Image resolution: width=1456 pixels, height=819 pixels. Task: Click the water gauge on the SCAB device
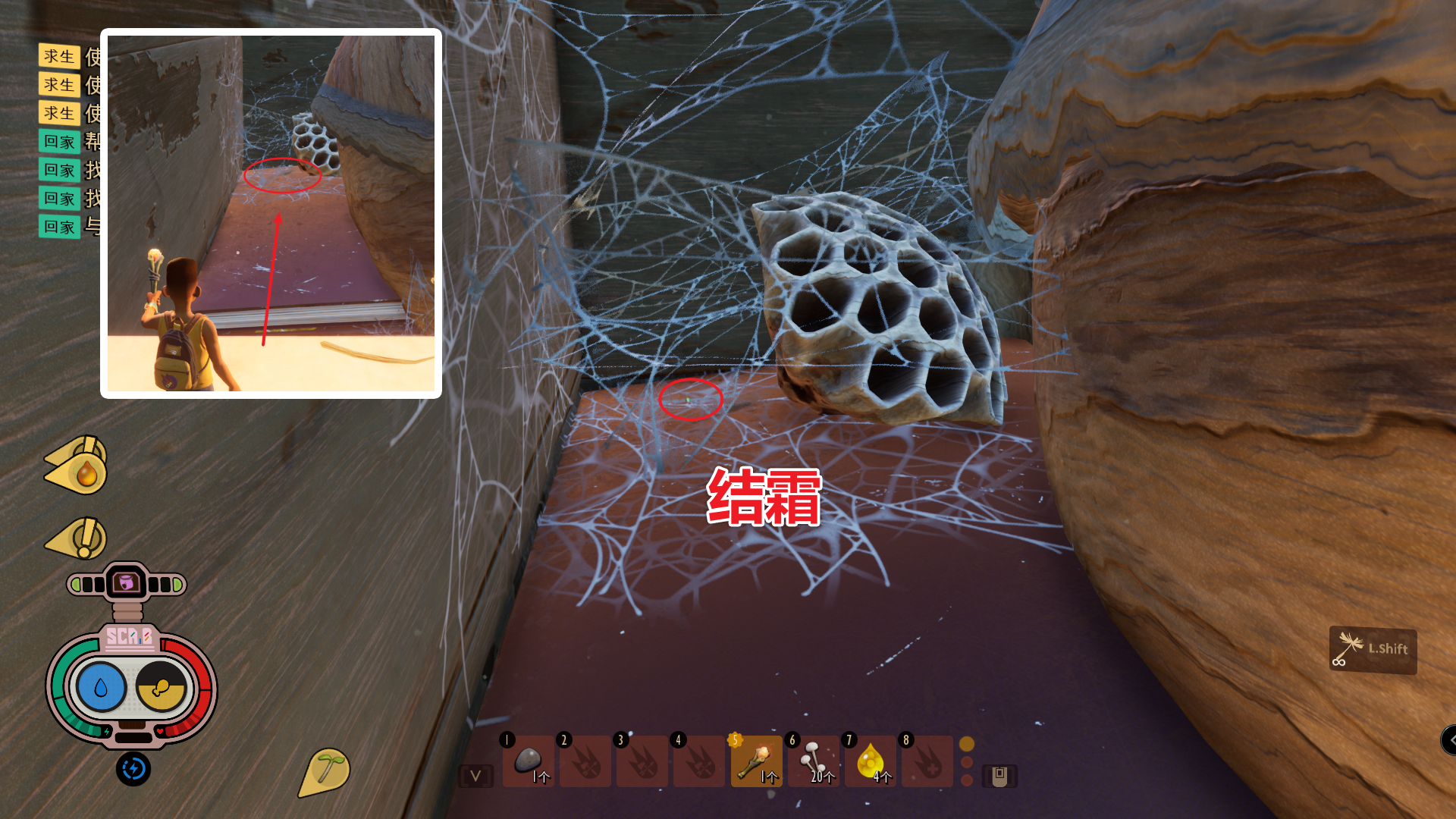(x=102, y=687)
